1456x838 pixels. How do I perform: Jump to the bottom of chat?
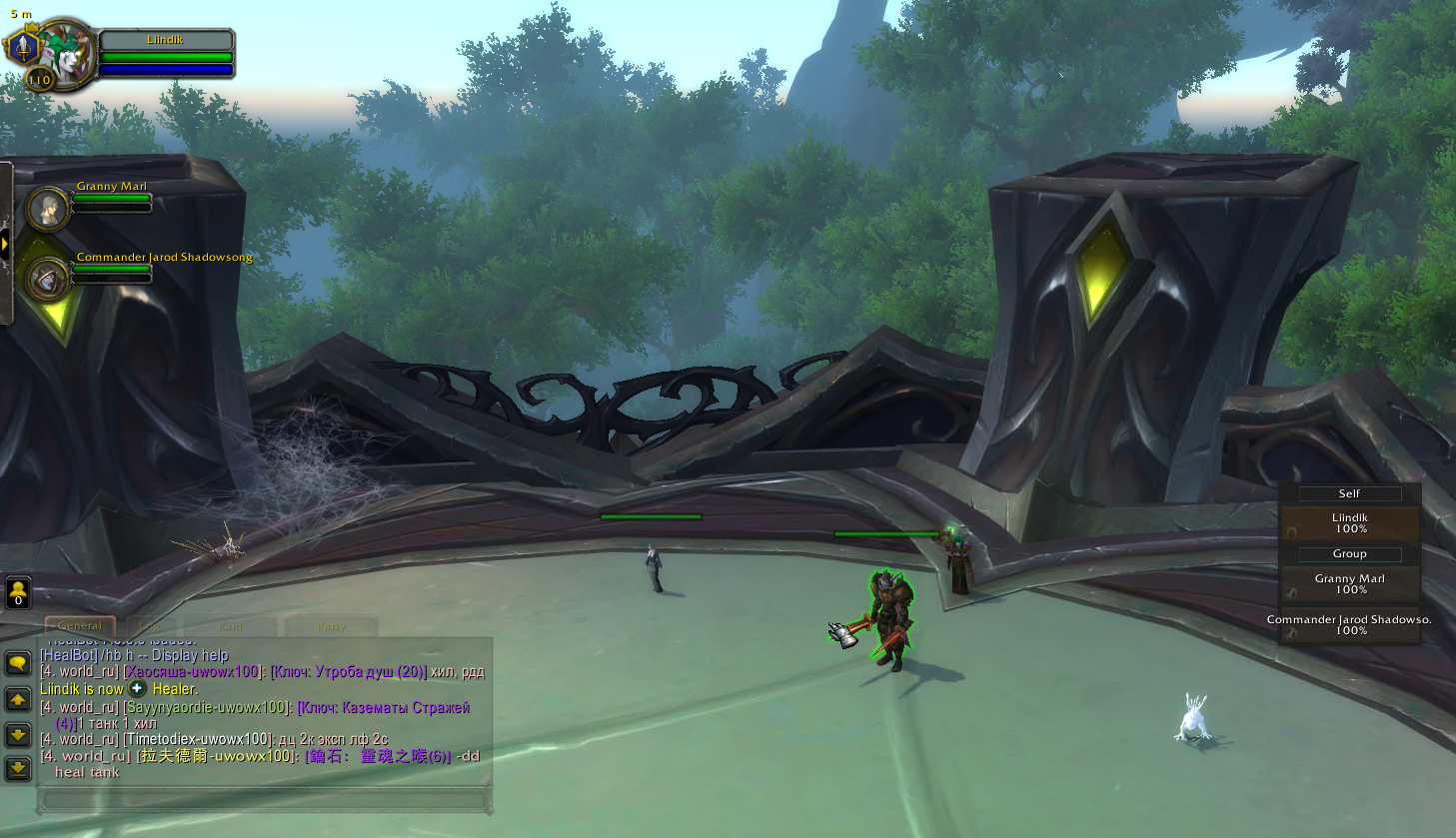18,768
